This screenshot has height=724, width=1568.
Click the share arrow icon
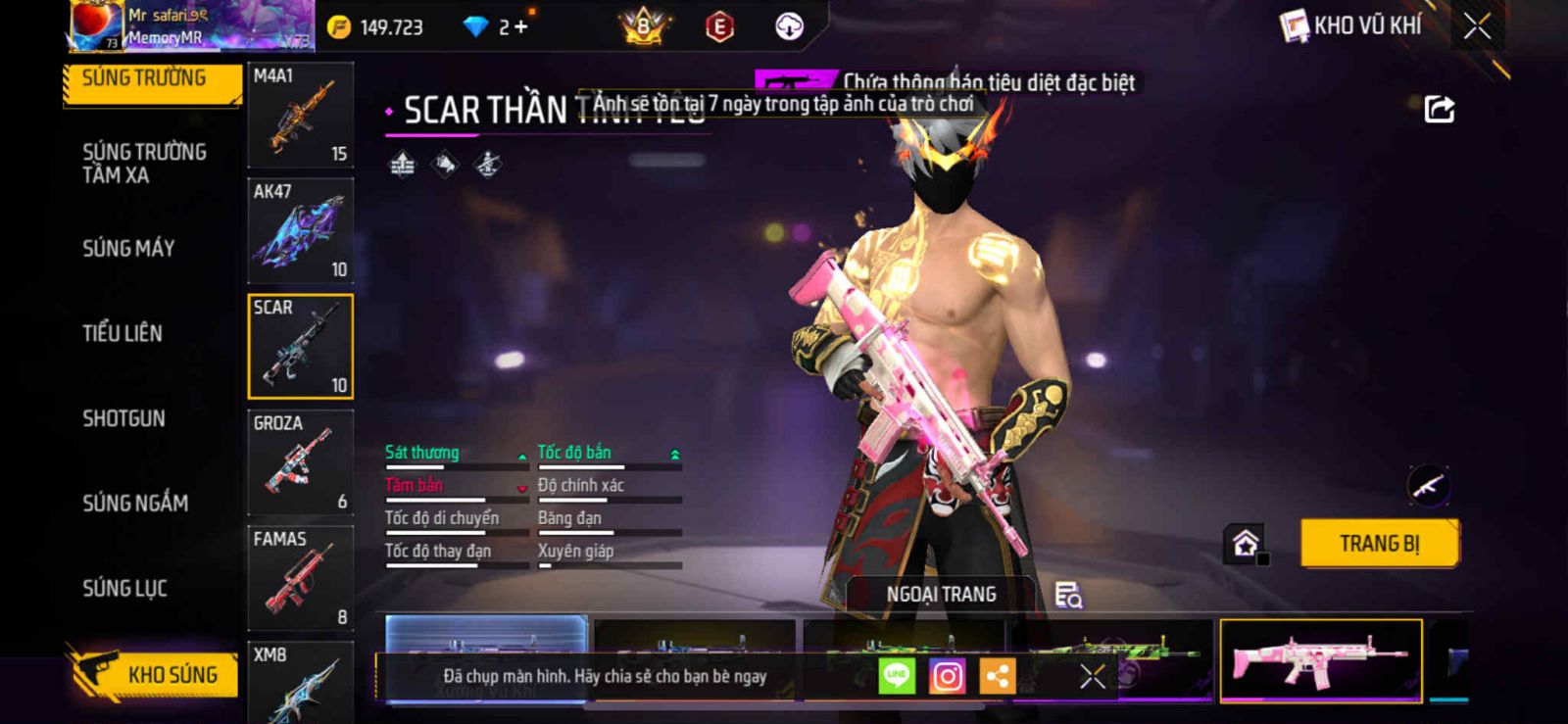pyautogui.click(x=1439, y=109)
